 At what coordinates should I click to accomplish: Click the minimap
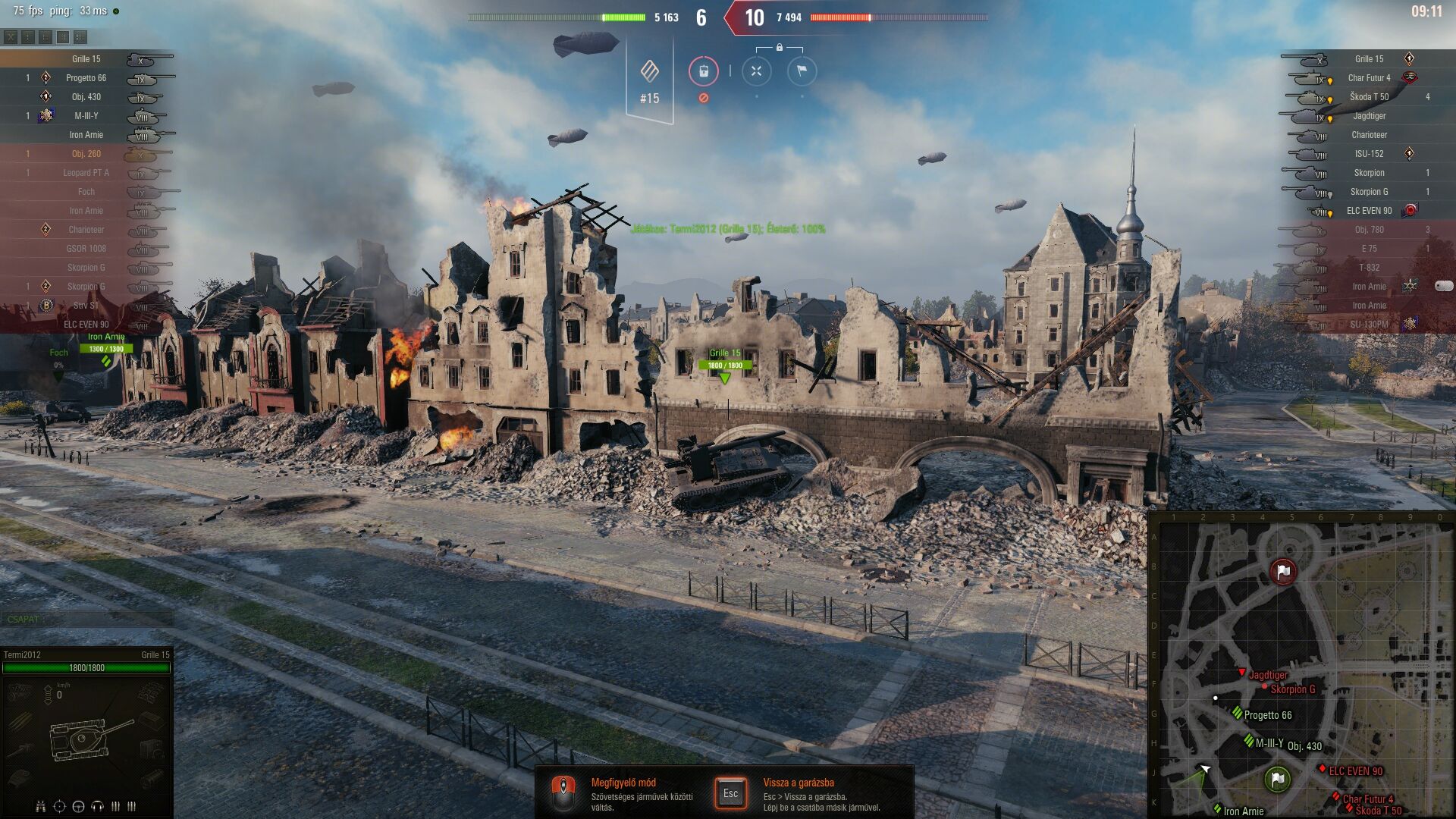(x=1301, y=667)
